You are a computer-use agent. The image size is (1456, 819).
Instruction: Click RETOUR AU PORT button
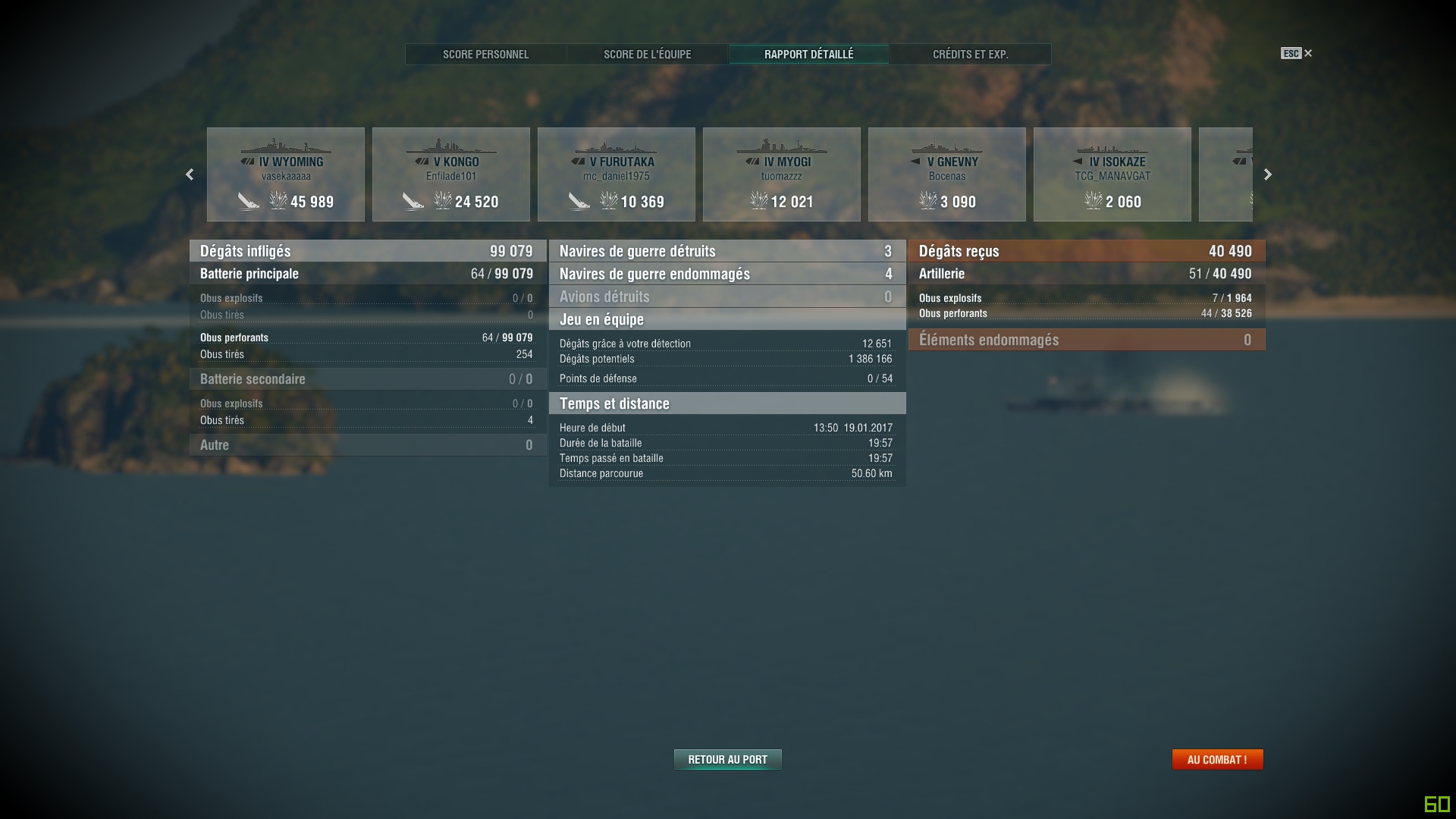(727, 759)
